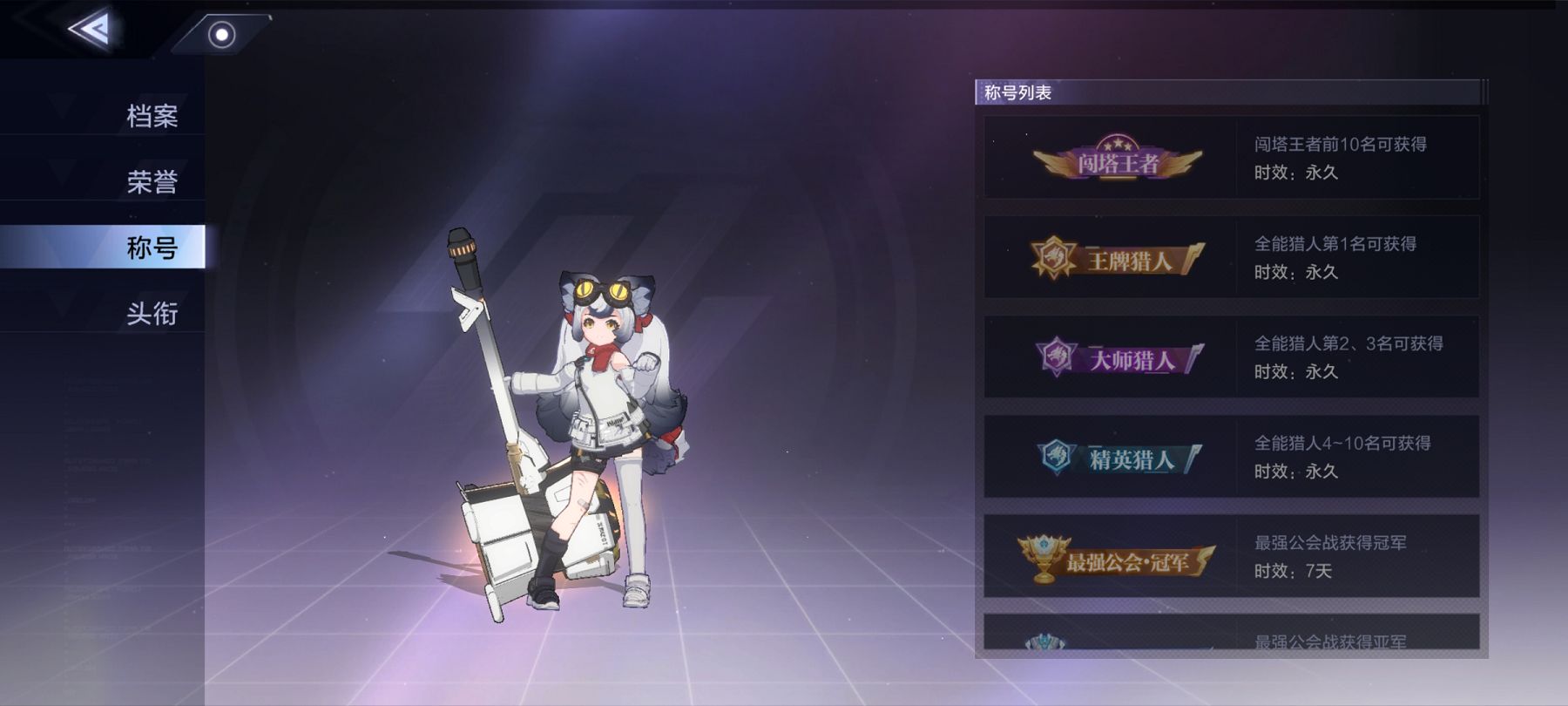Select the 精英猎人 title row

click(1231, 457)
